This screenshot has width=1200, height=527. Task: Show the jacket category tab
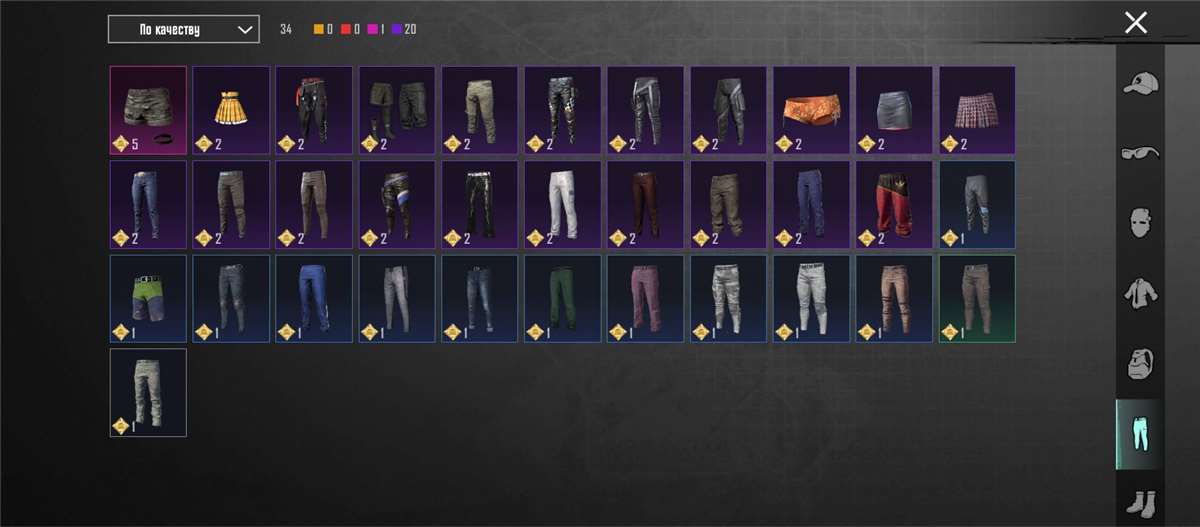pos(1140,293)
